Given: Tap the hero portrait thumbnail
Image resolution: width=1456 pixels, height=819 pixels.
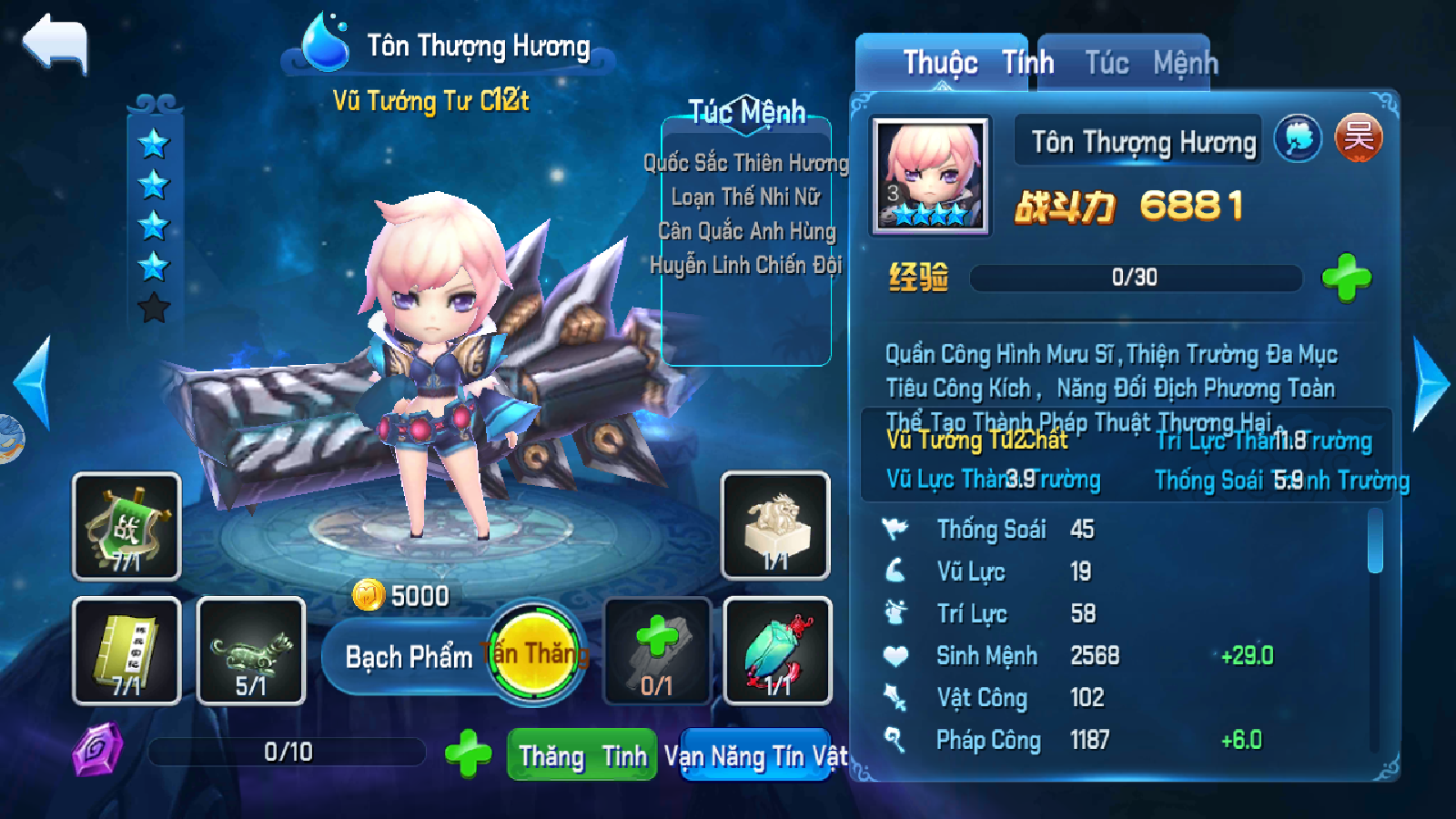Looking at the screenshot, I should (930, 177).
